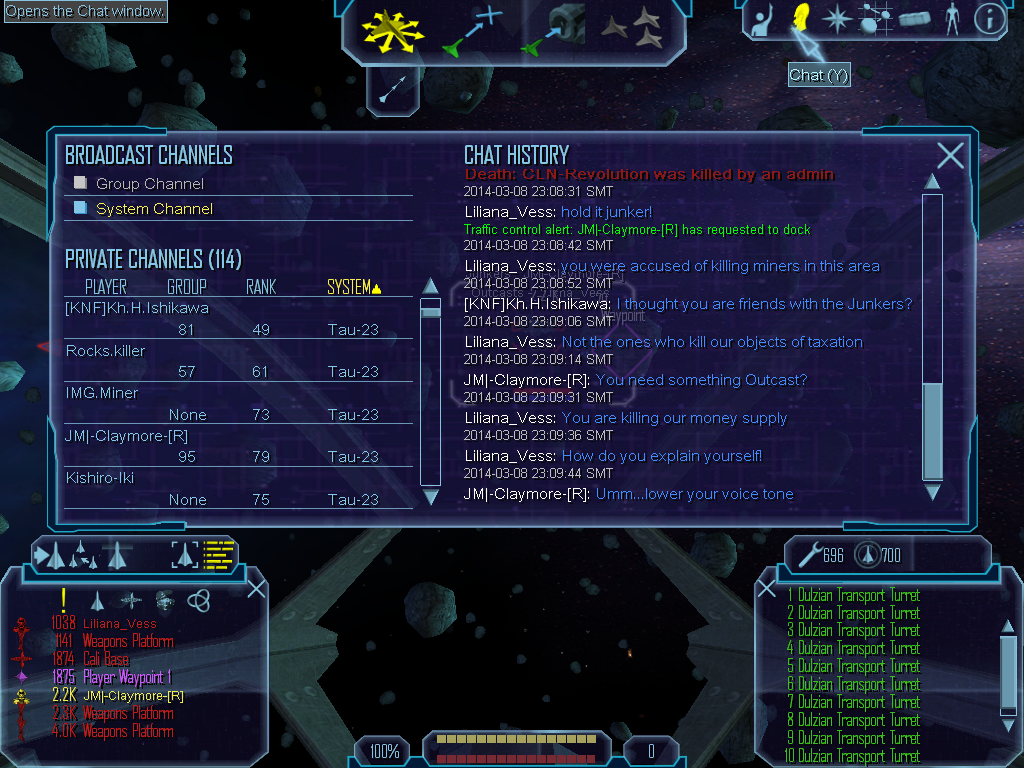Sort the player list by the Group column
The width and height of the screenshot is (1024, 768).
[187, 288]
